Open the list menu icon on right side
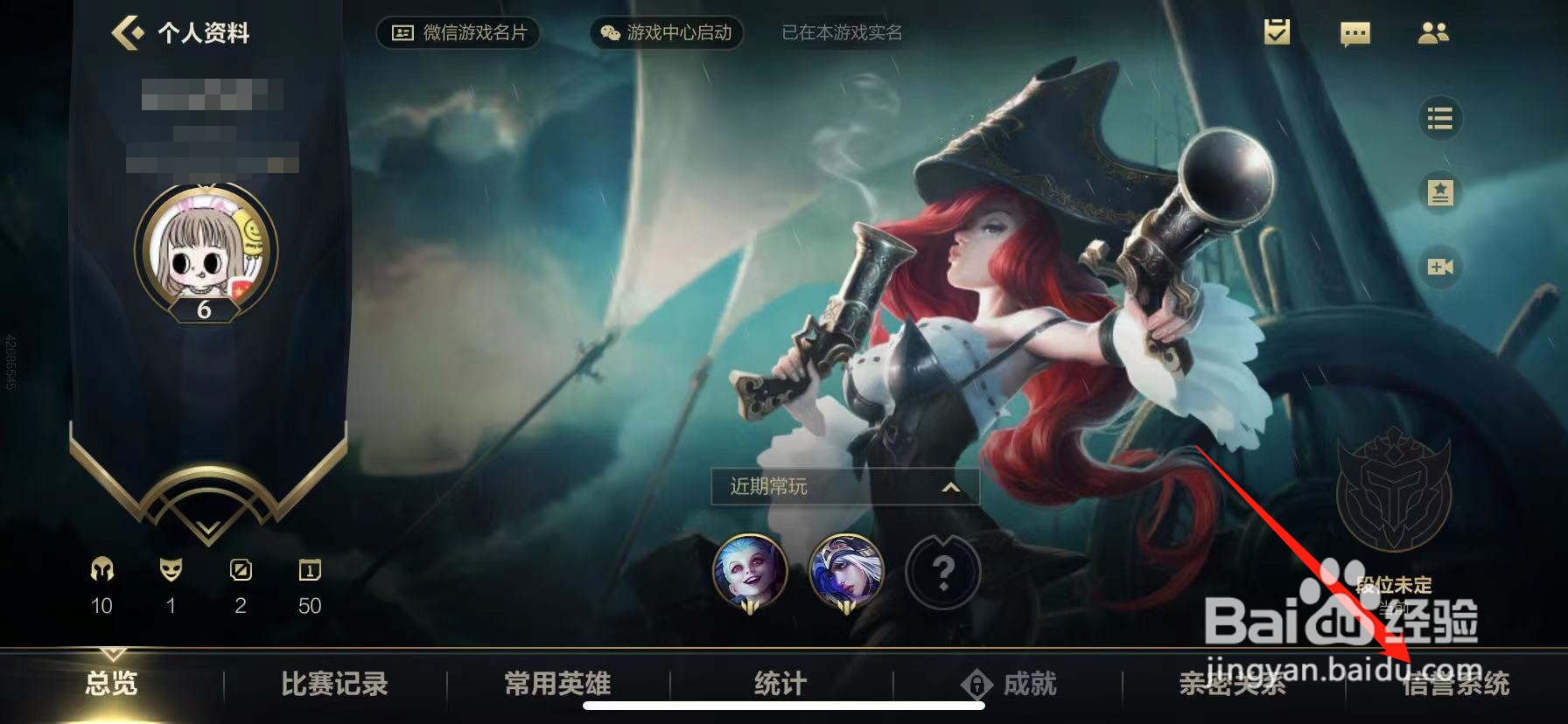The image size is (1568, 724). click(x=1440, y=118)
